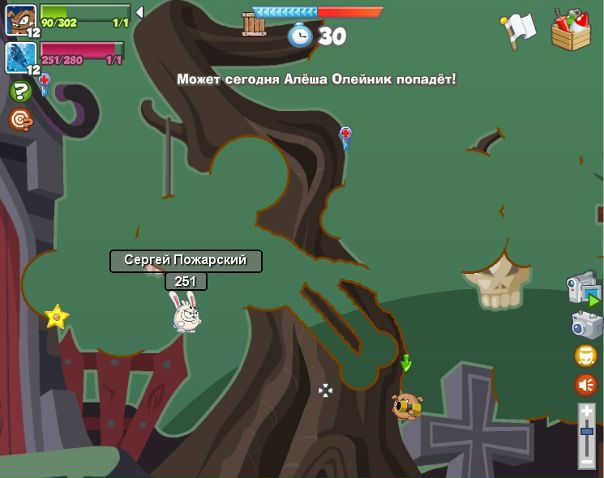604x478 pixels.
Task: Select the blue icy team portrait
Action: [20, 56]
